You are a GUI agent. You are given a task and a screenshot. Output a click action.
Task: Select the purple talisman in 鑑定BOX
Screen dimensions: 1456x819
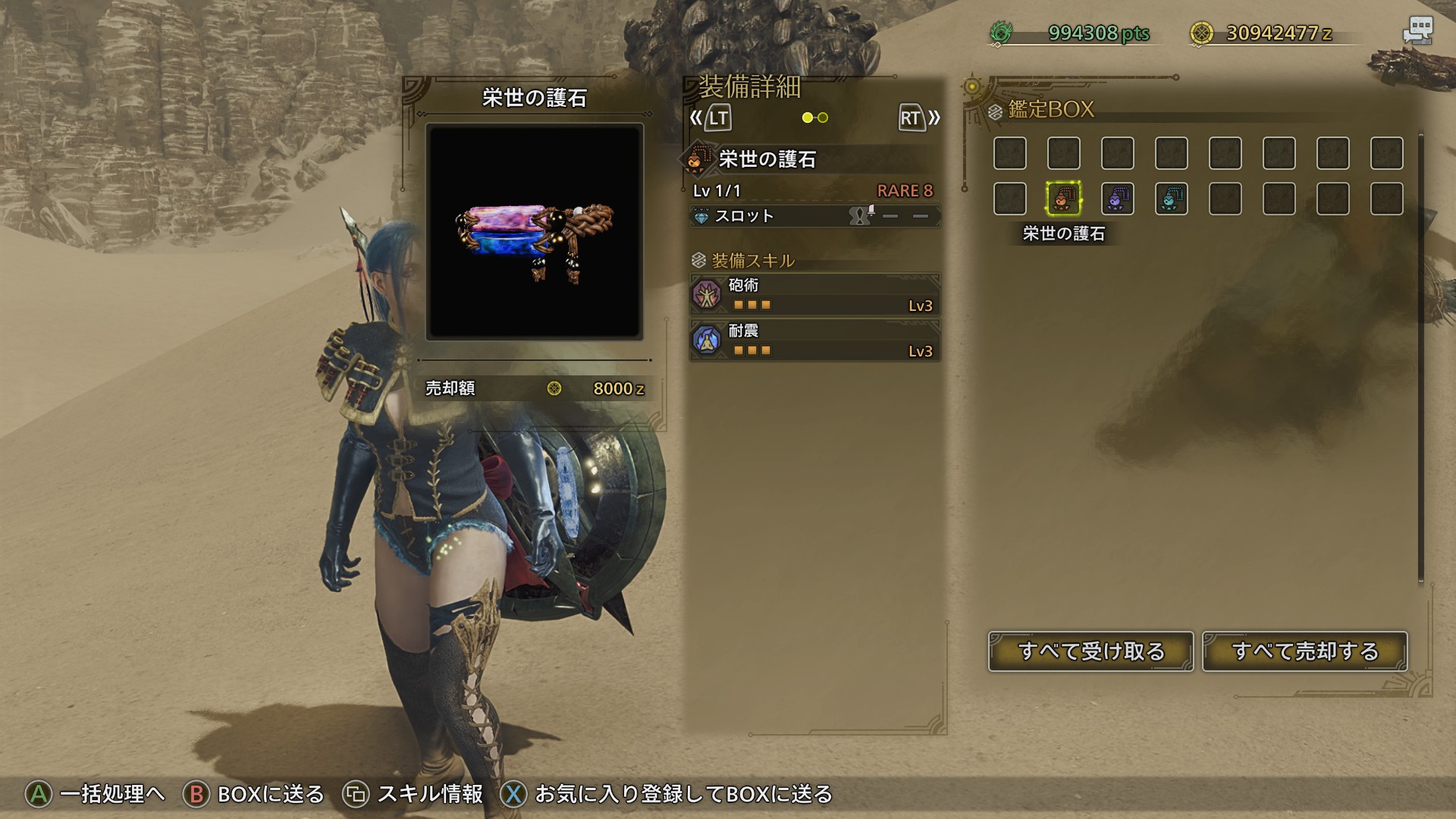(1117, 199)
